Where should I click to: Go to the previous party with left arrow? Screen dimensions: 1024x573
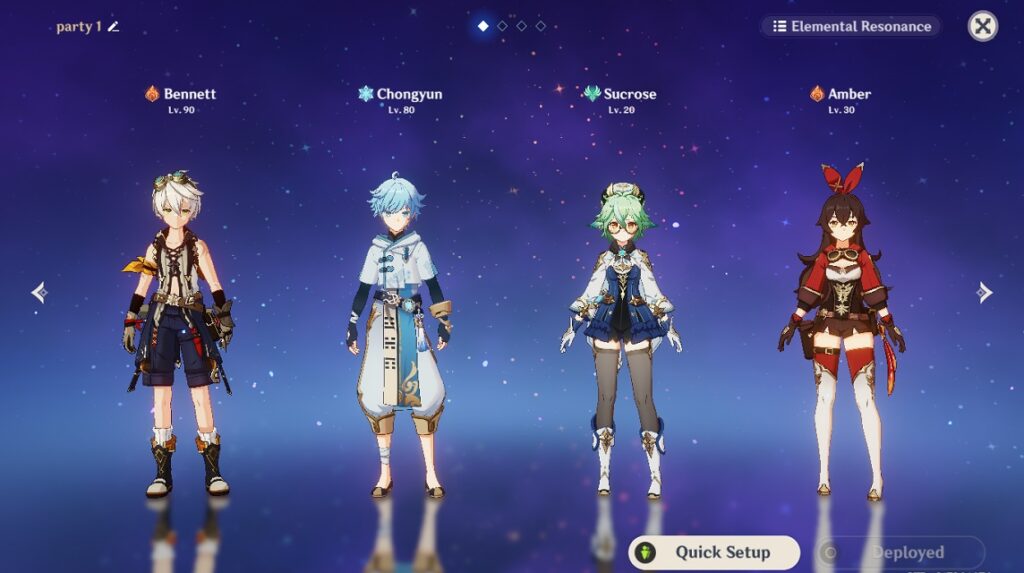[x=39, y=292]
